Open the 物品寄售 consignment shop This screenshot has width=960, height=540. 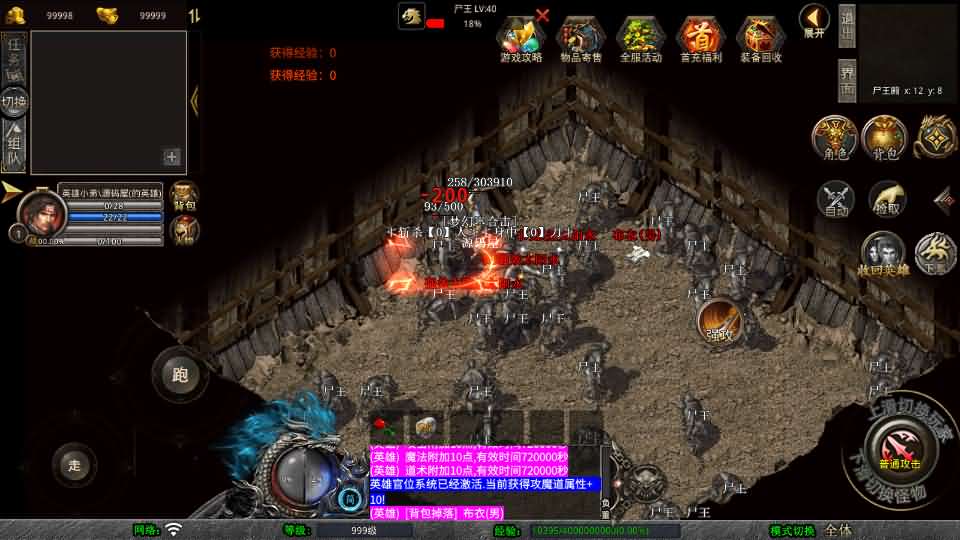pos(581,38)
